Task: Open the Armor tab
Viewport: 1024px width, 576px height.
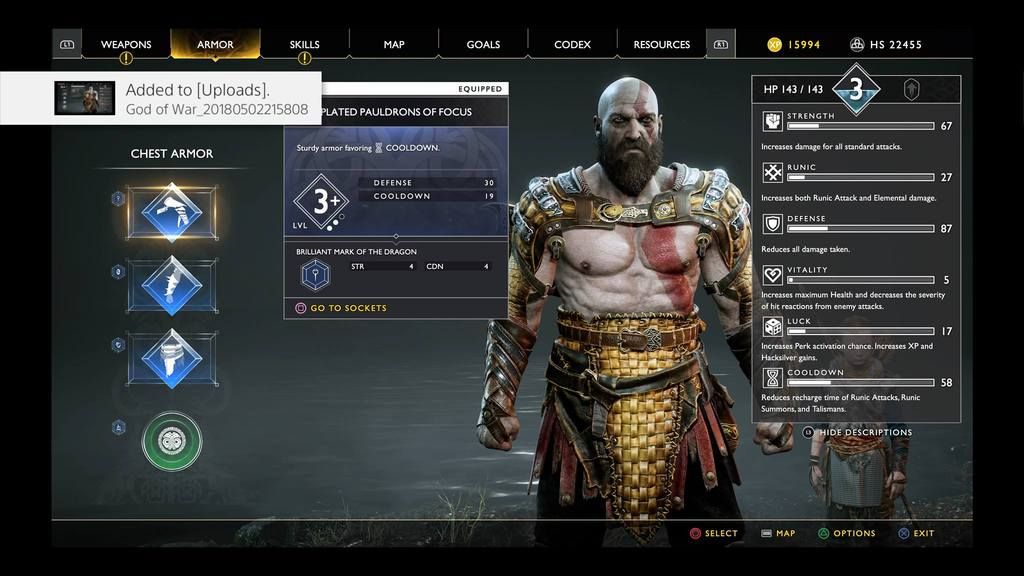Action: (215, 45)
